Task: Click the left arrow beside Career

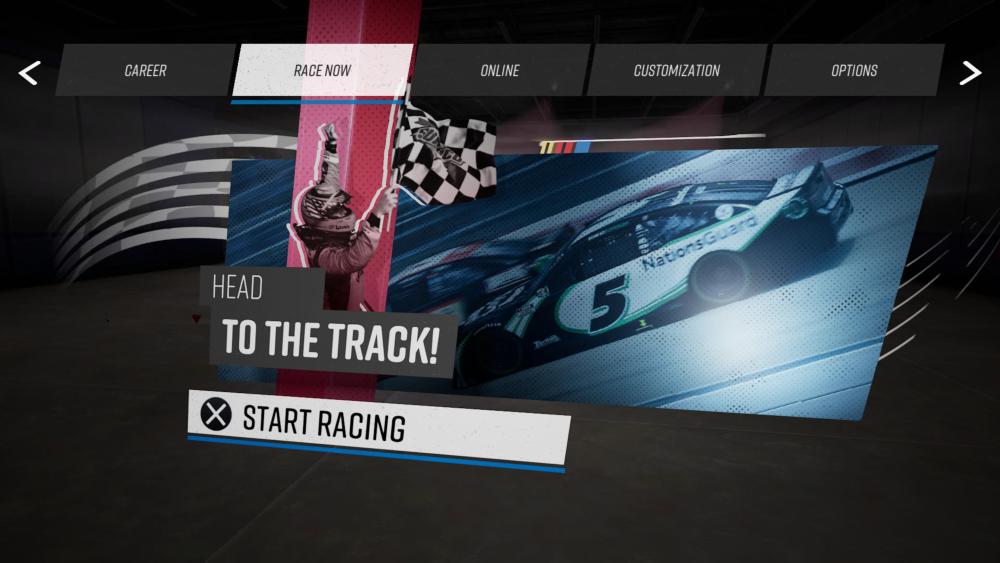Action: (x=29, y=72)
